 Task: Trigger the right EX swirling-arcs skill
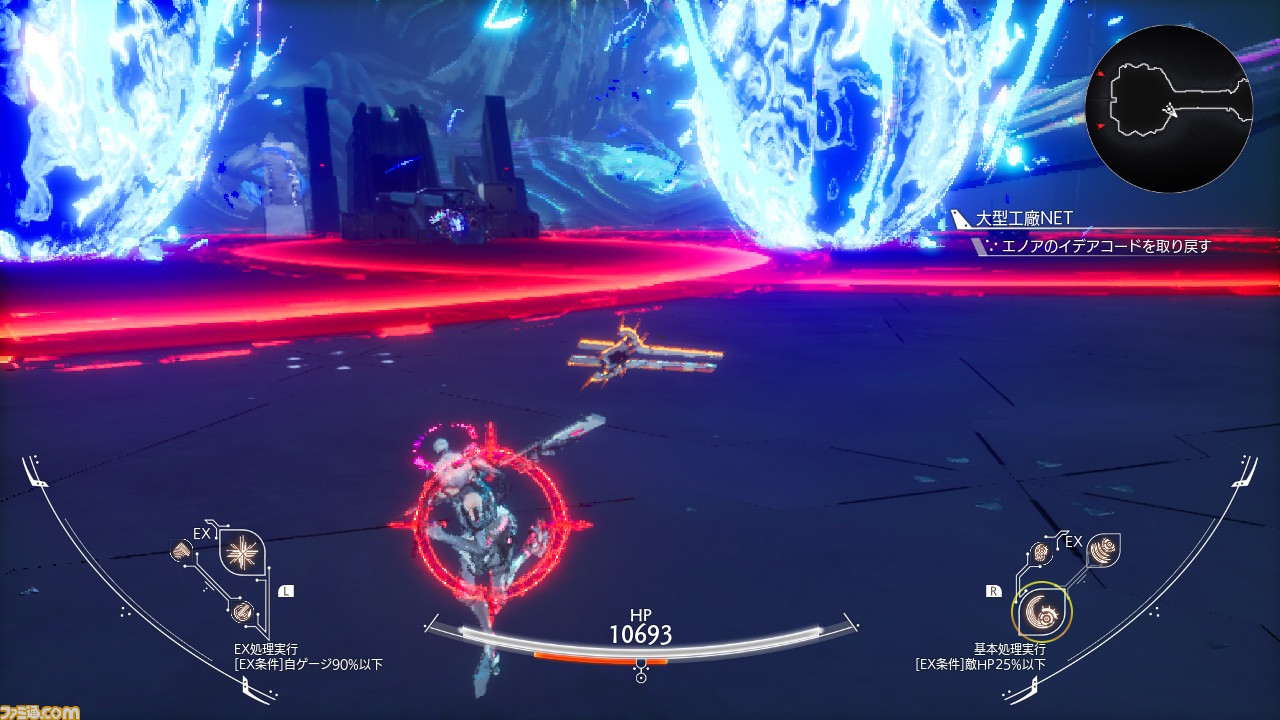pos(1102,551)
